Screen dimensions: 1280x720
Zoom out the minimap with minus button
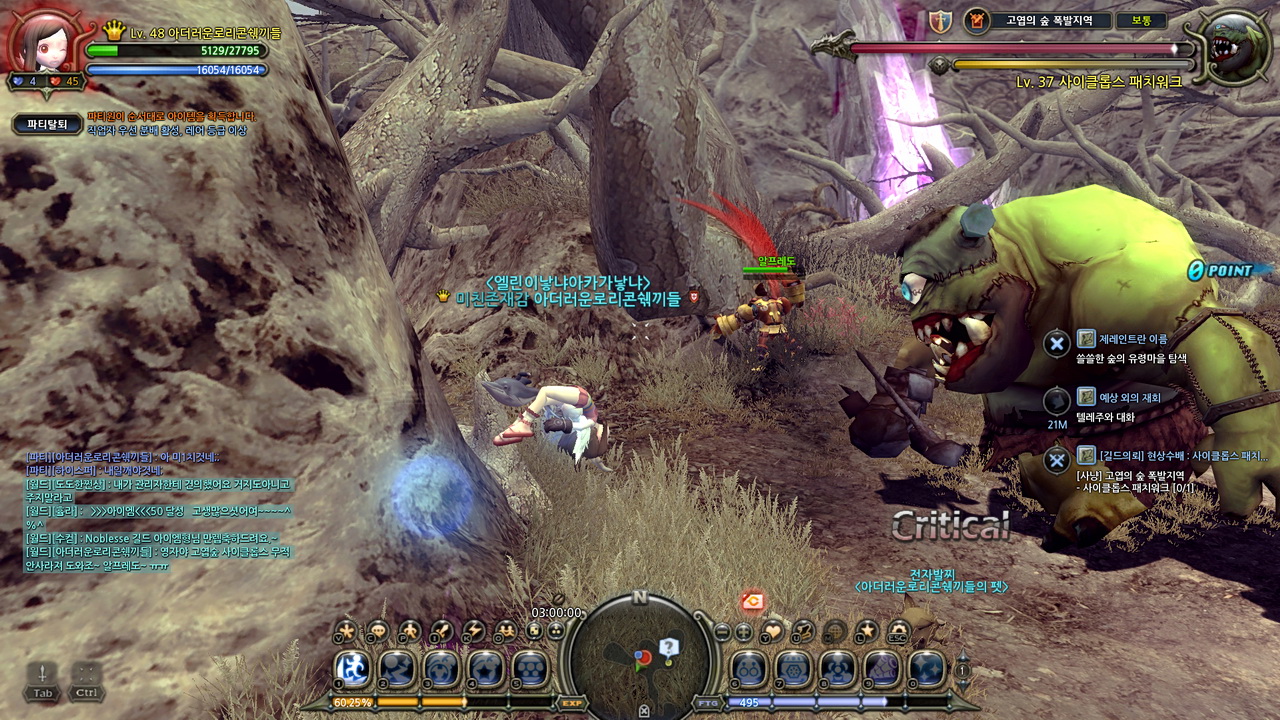tap(722, 632)
